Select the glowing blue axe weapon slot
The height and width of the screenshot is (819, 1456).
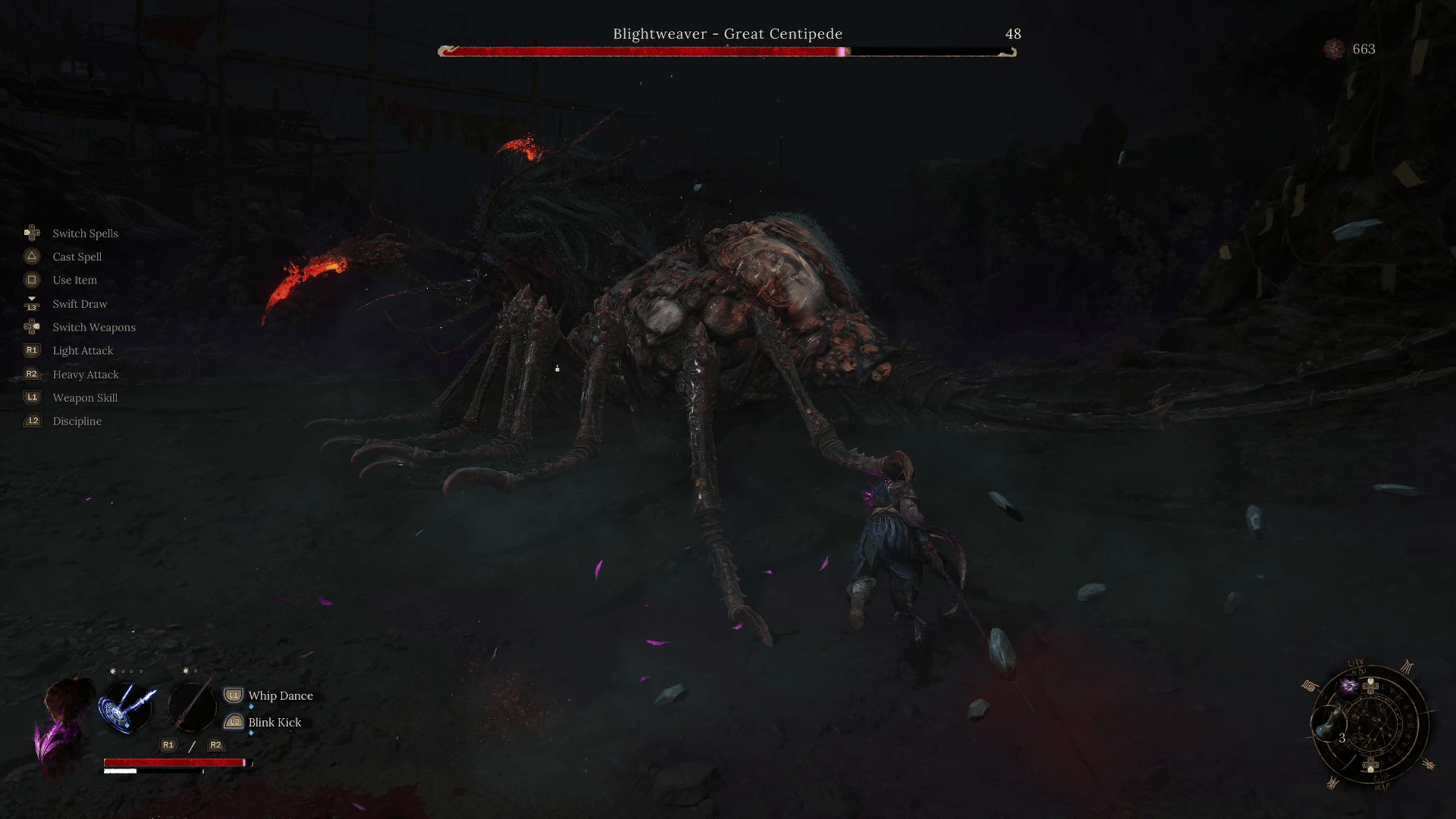127,708
